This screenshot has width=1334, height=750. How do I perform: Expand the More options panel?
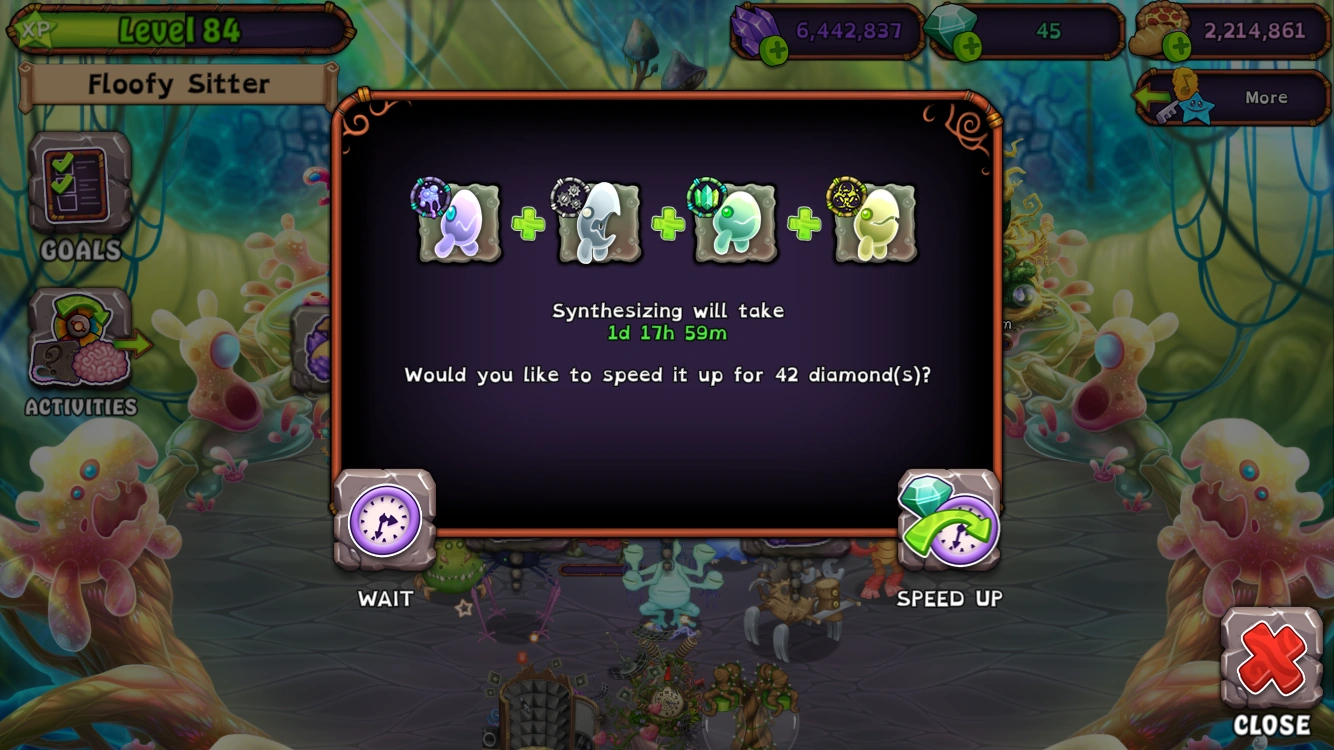point(1265,97)
